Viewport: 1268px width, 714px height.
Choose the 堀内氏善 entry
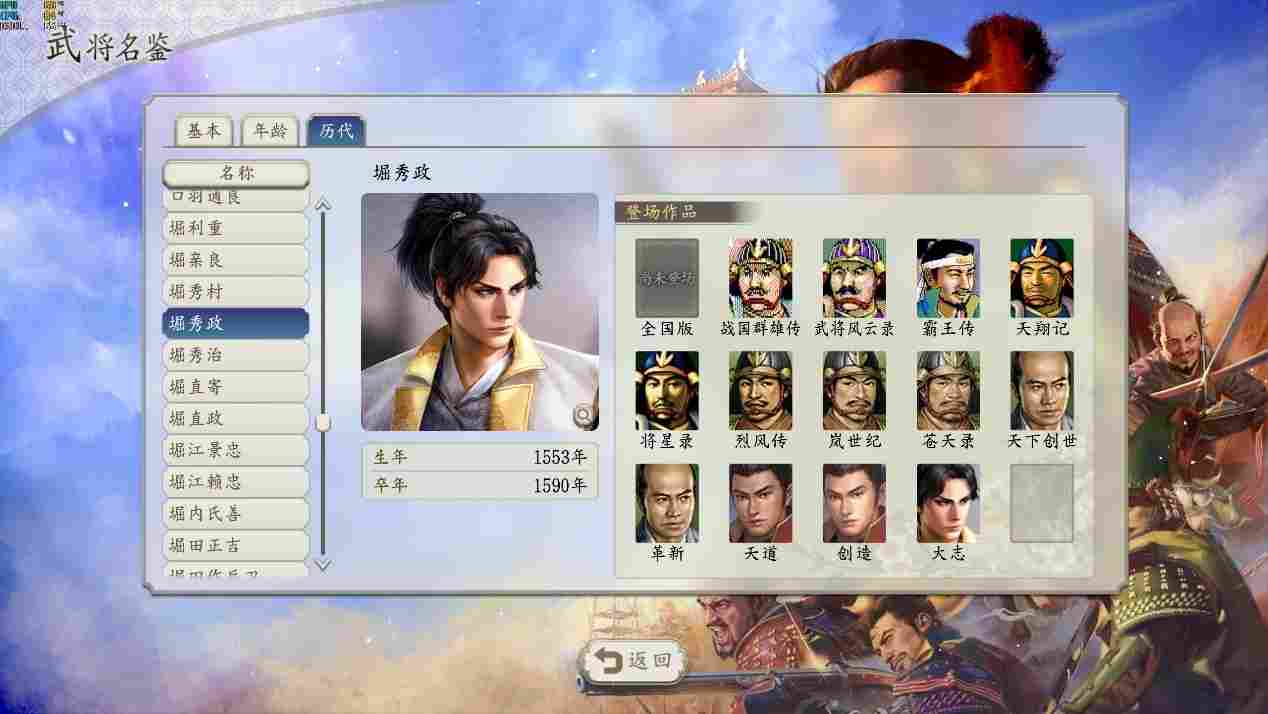click(236, 513)
